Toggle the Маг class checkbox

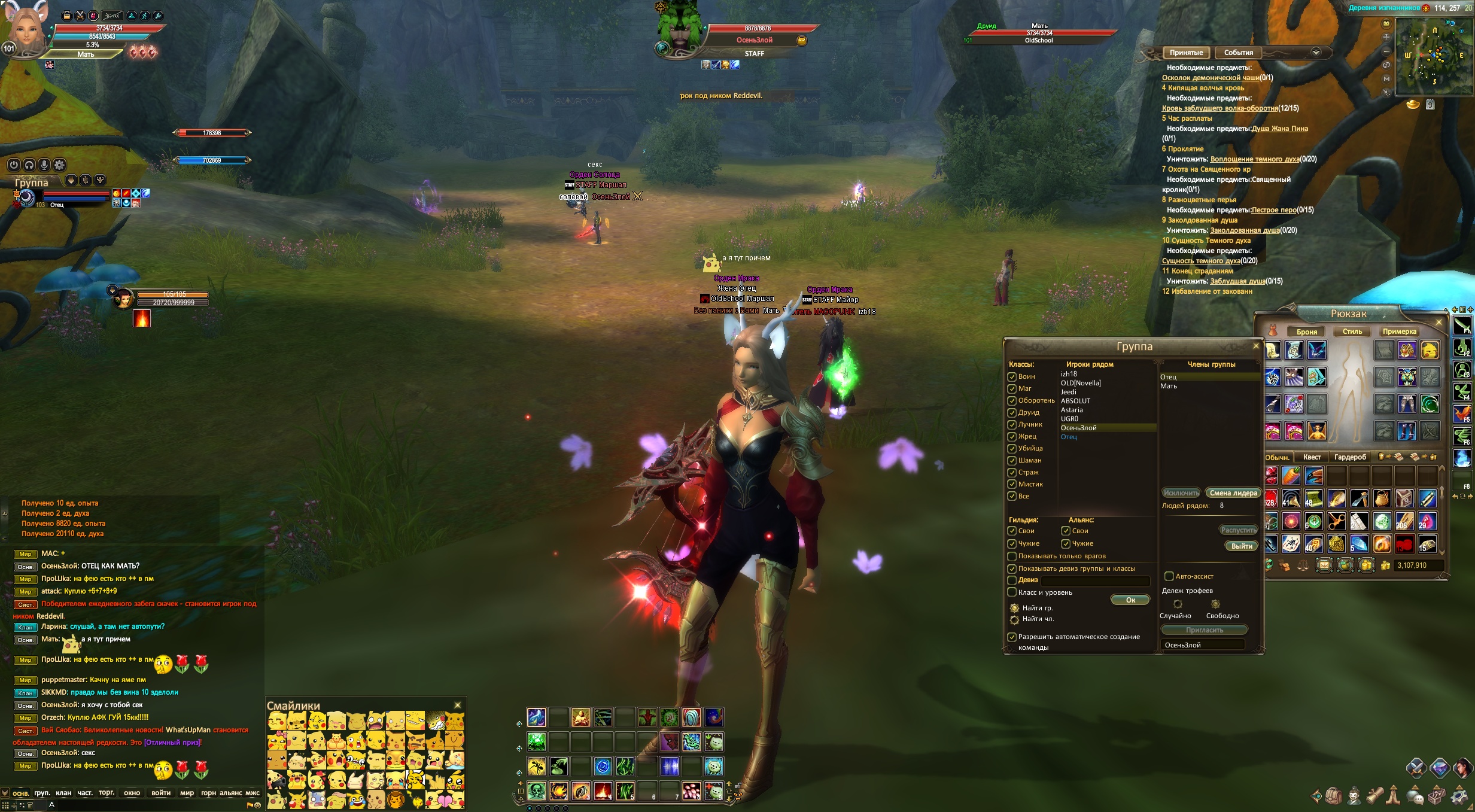[1012, 388]
